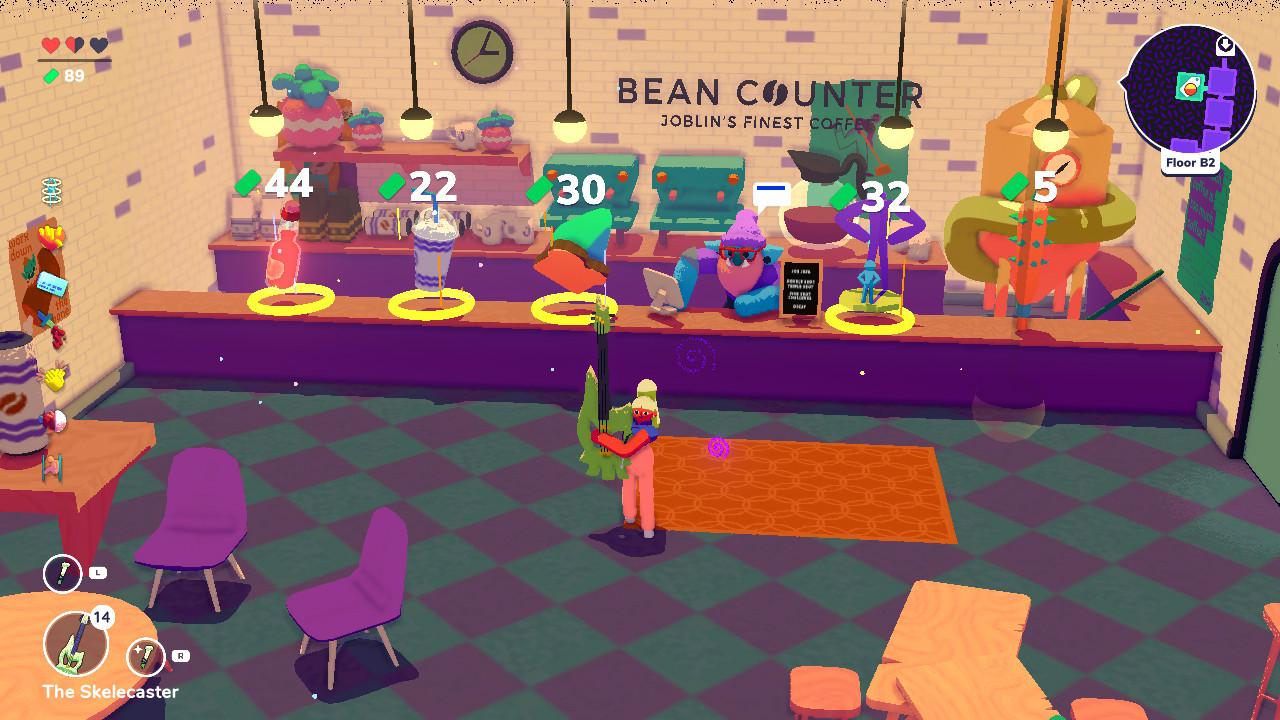Screen dimensions: 1280x720
Task: Click the shop room marker on minimap
Action: 1190,88
